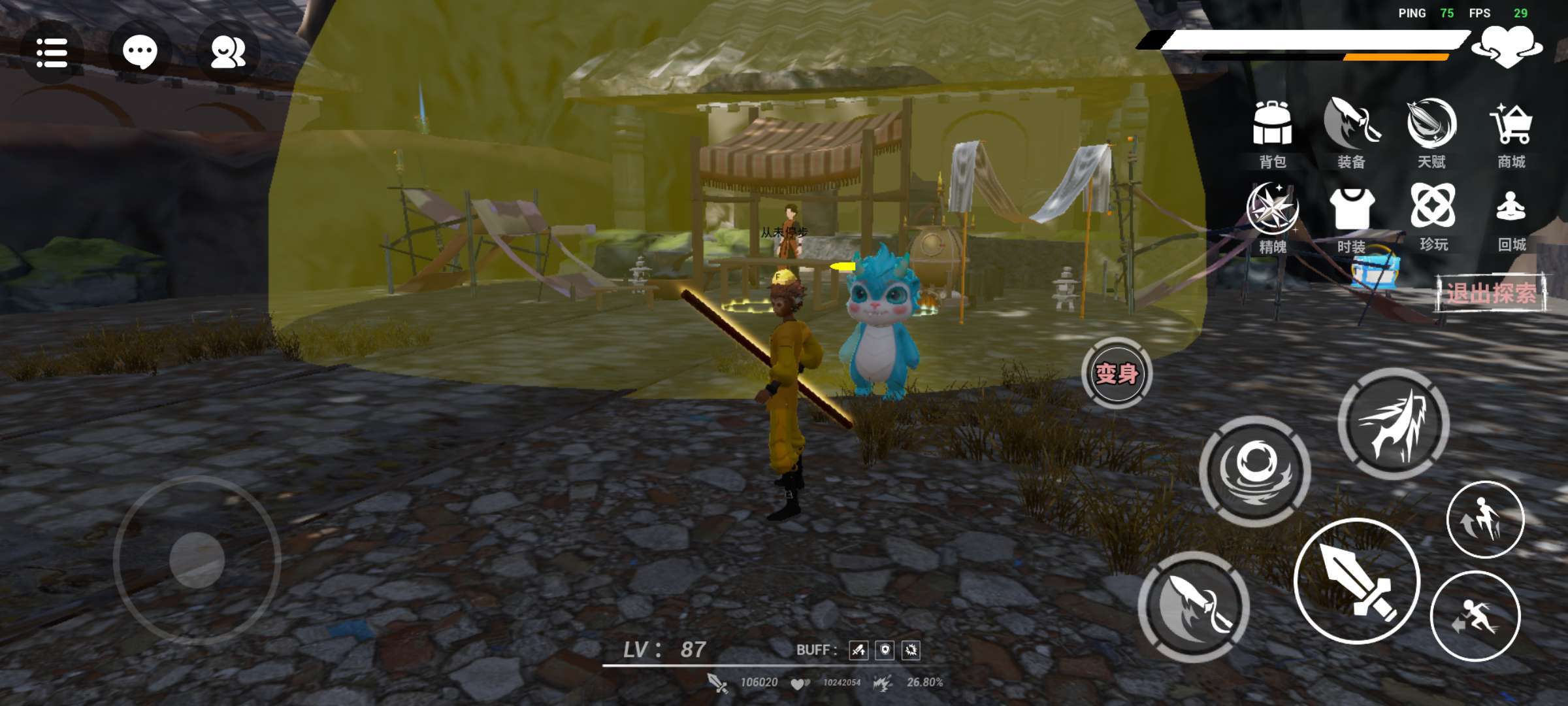This screenshot has width=1568, height=706.
Task: Open the 珍玩 curios menu
Action: pyautogui.click(x=1433, y=216)
